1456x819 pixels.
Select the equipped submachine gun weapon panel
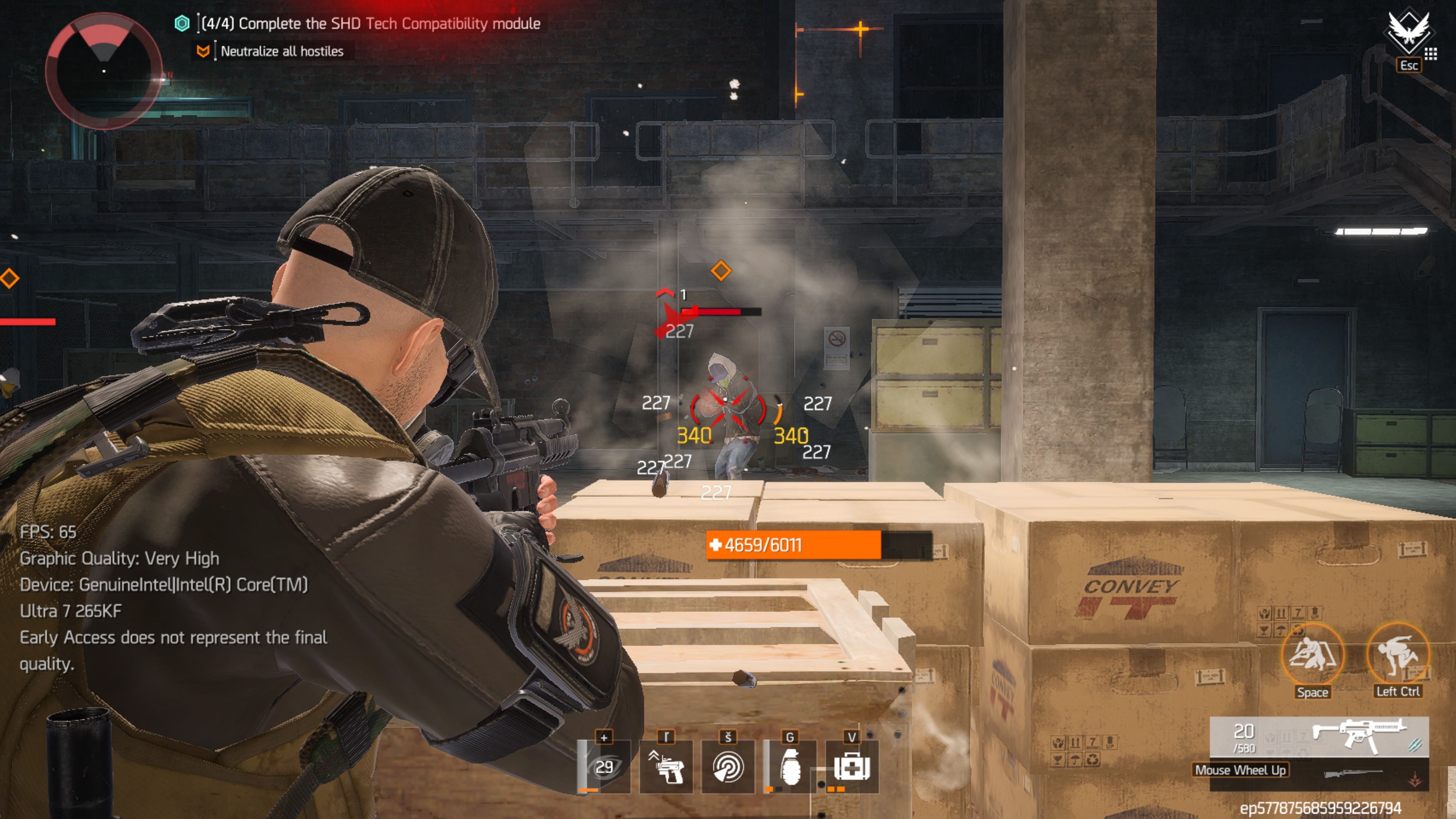coord(1319,736)
